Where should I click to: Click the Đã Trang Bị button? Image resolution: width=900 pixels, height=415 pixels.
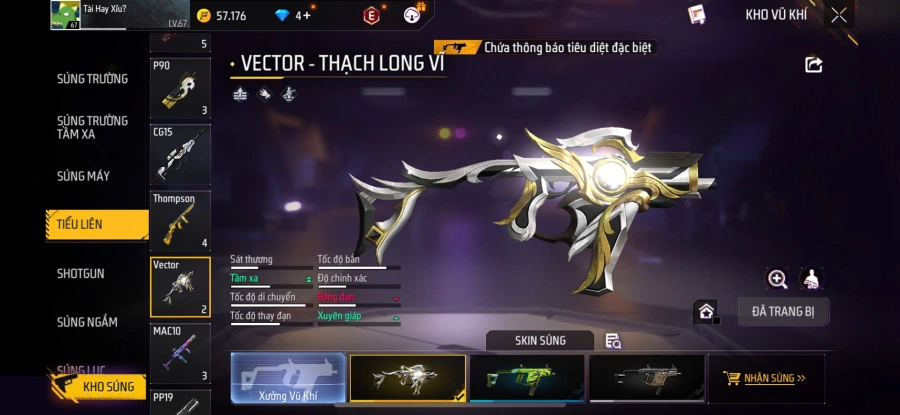pyautogui.click(x=783, y=311)
